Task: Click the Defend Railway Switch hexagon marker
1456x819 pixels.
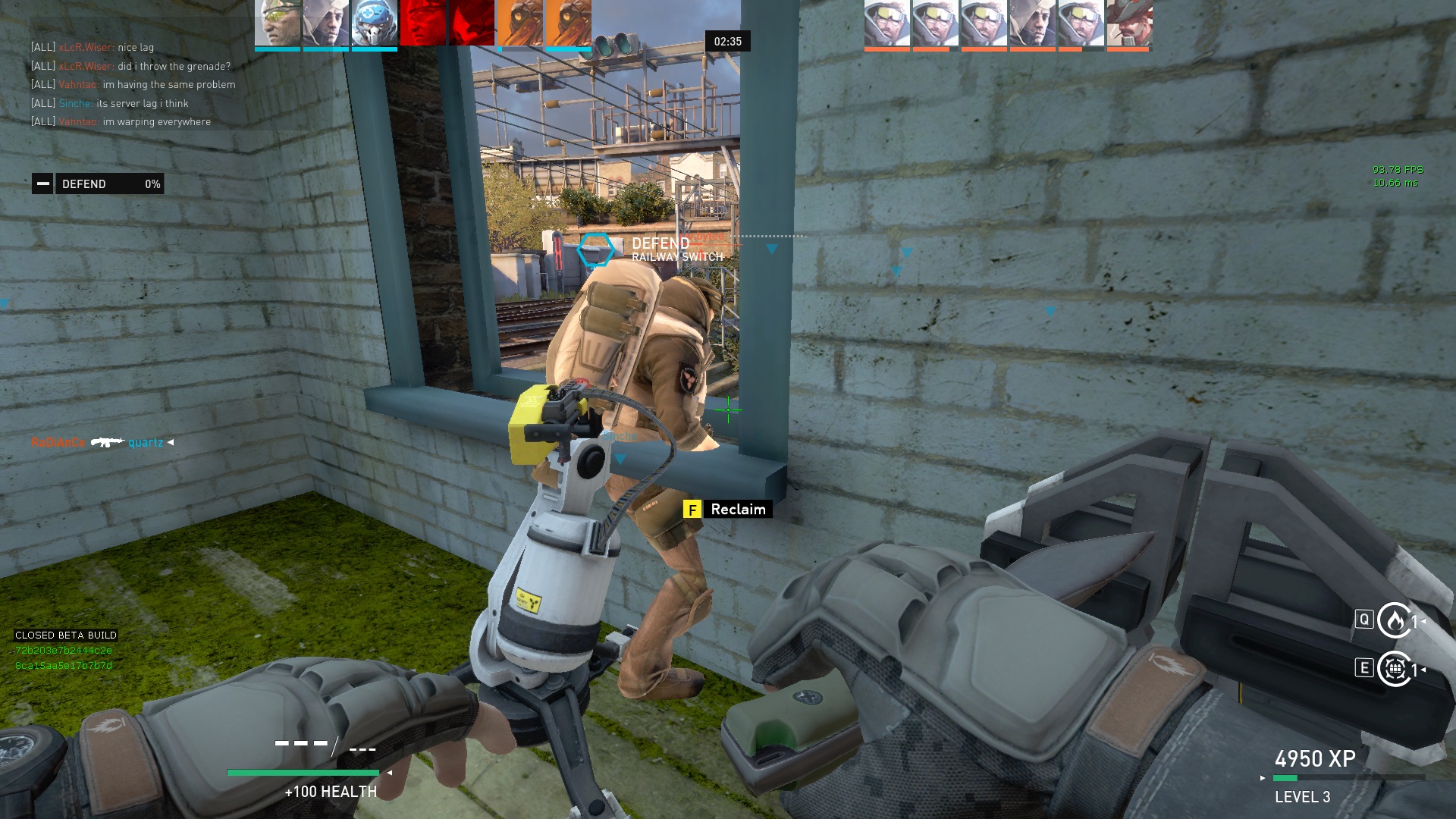Action: click(595, 249)
